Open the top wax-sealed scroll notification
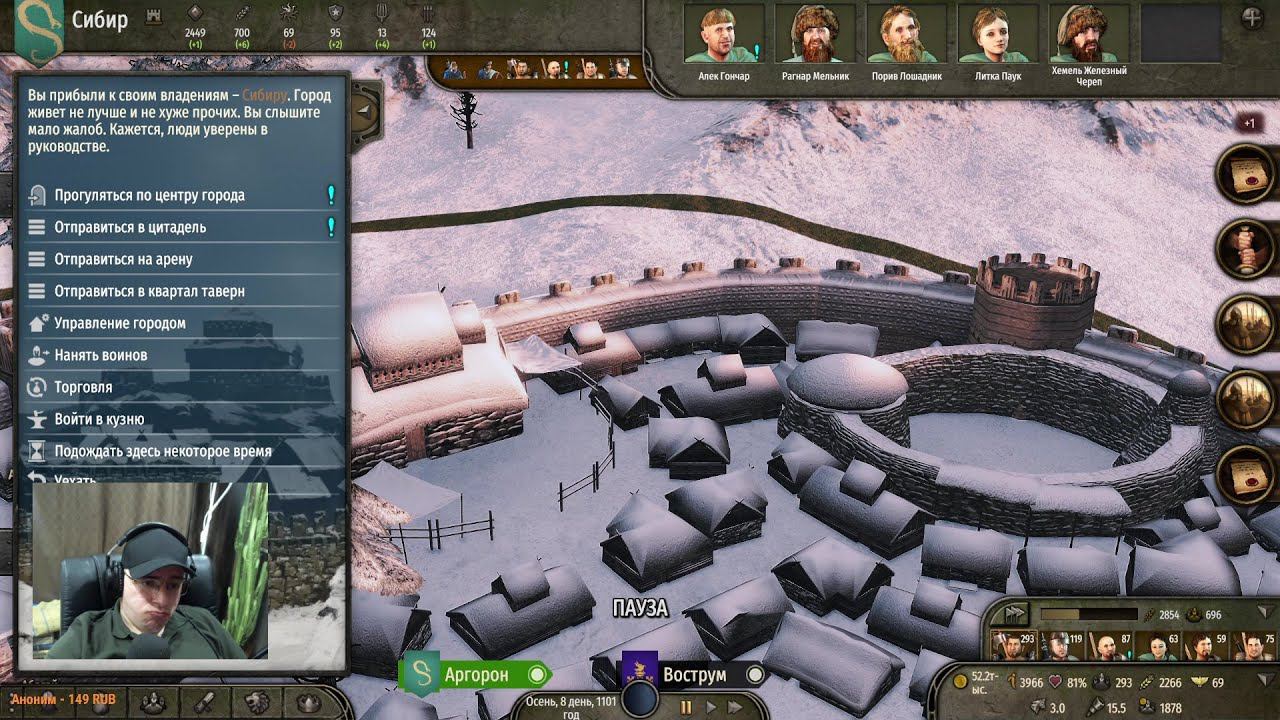 tap(1244, 175)
